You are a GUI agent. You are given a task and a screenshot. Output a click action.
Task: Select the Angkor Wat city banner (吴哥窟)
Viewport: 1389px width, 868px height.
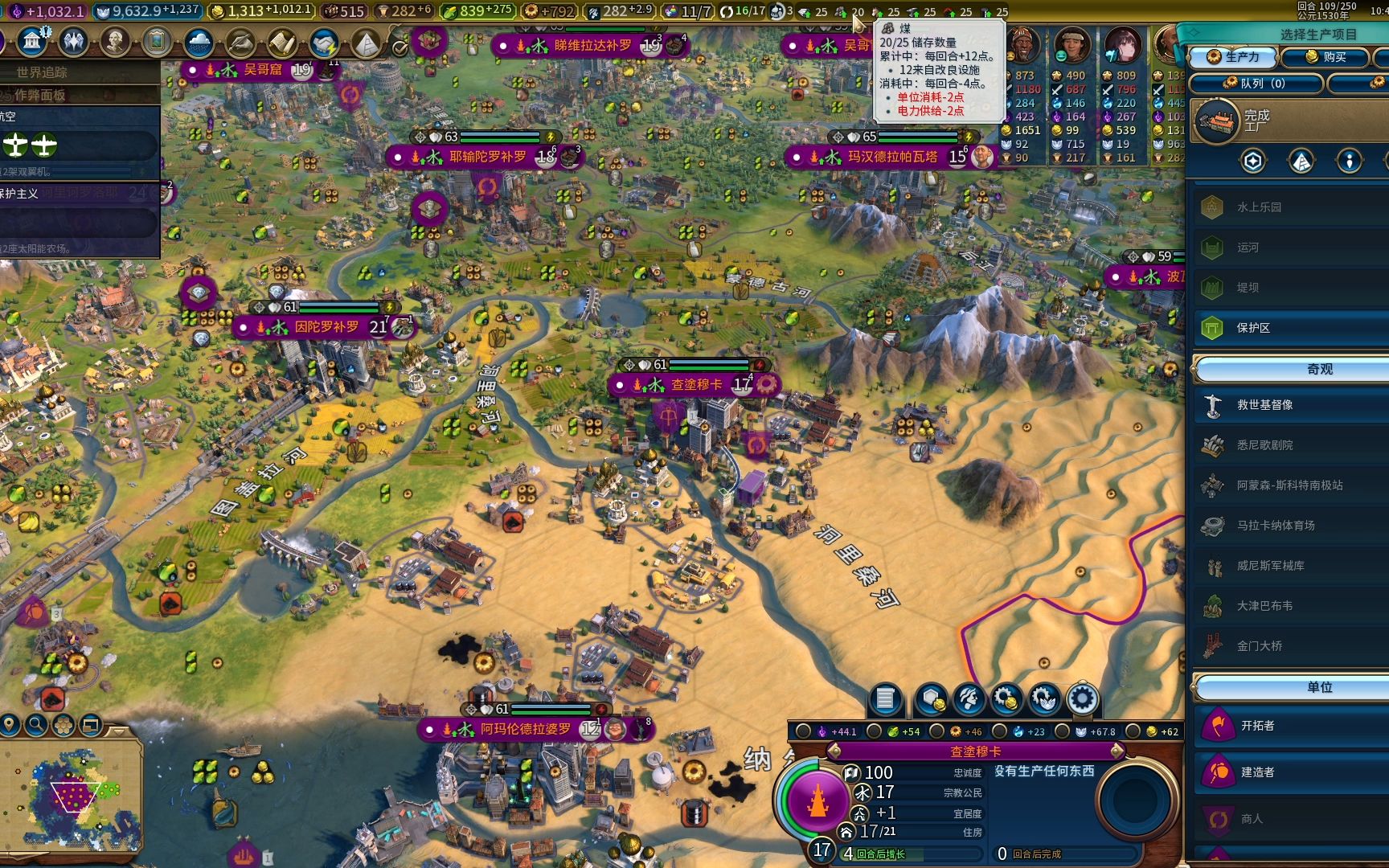point(263,70)
